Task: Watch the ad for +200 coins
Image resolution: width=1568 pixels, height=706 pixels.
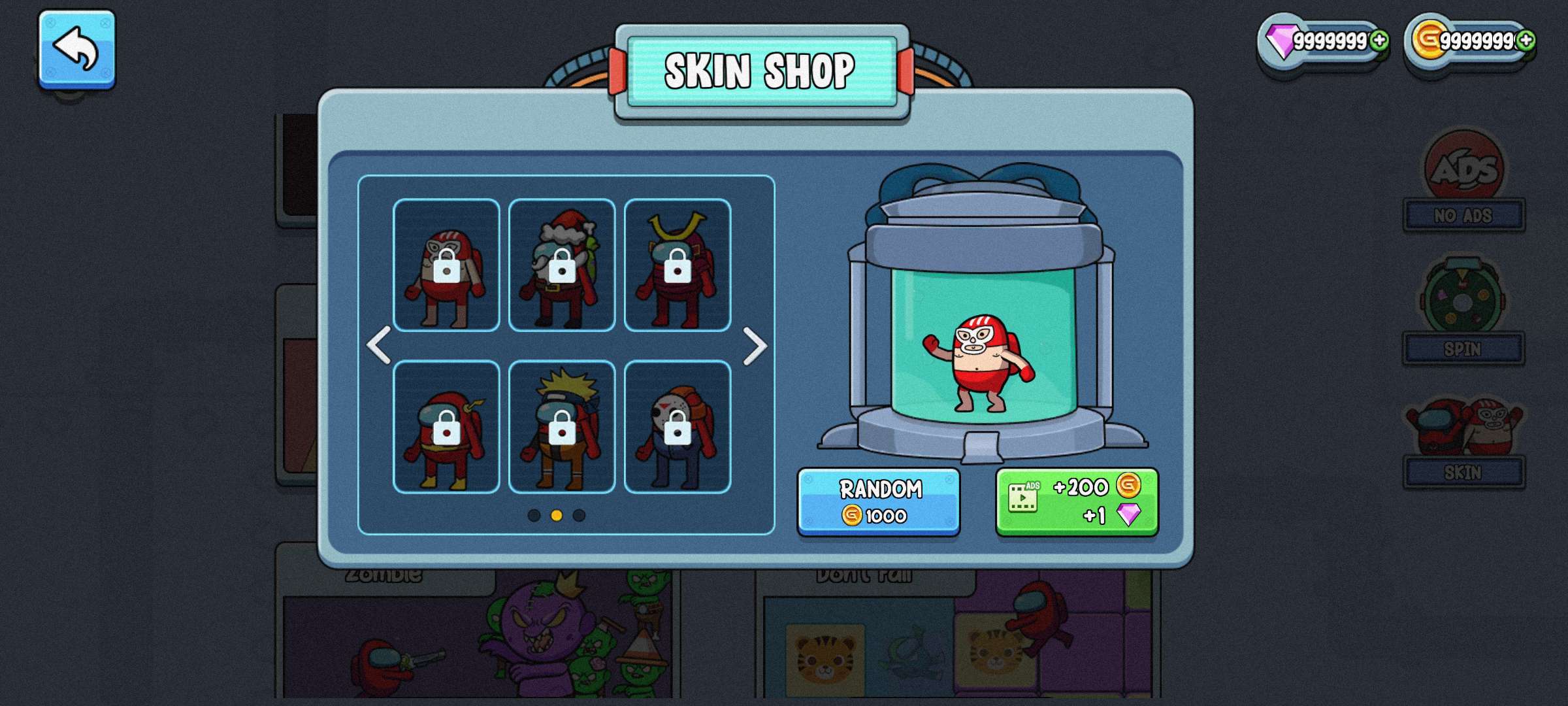Action: 1077,501
